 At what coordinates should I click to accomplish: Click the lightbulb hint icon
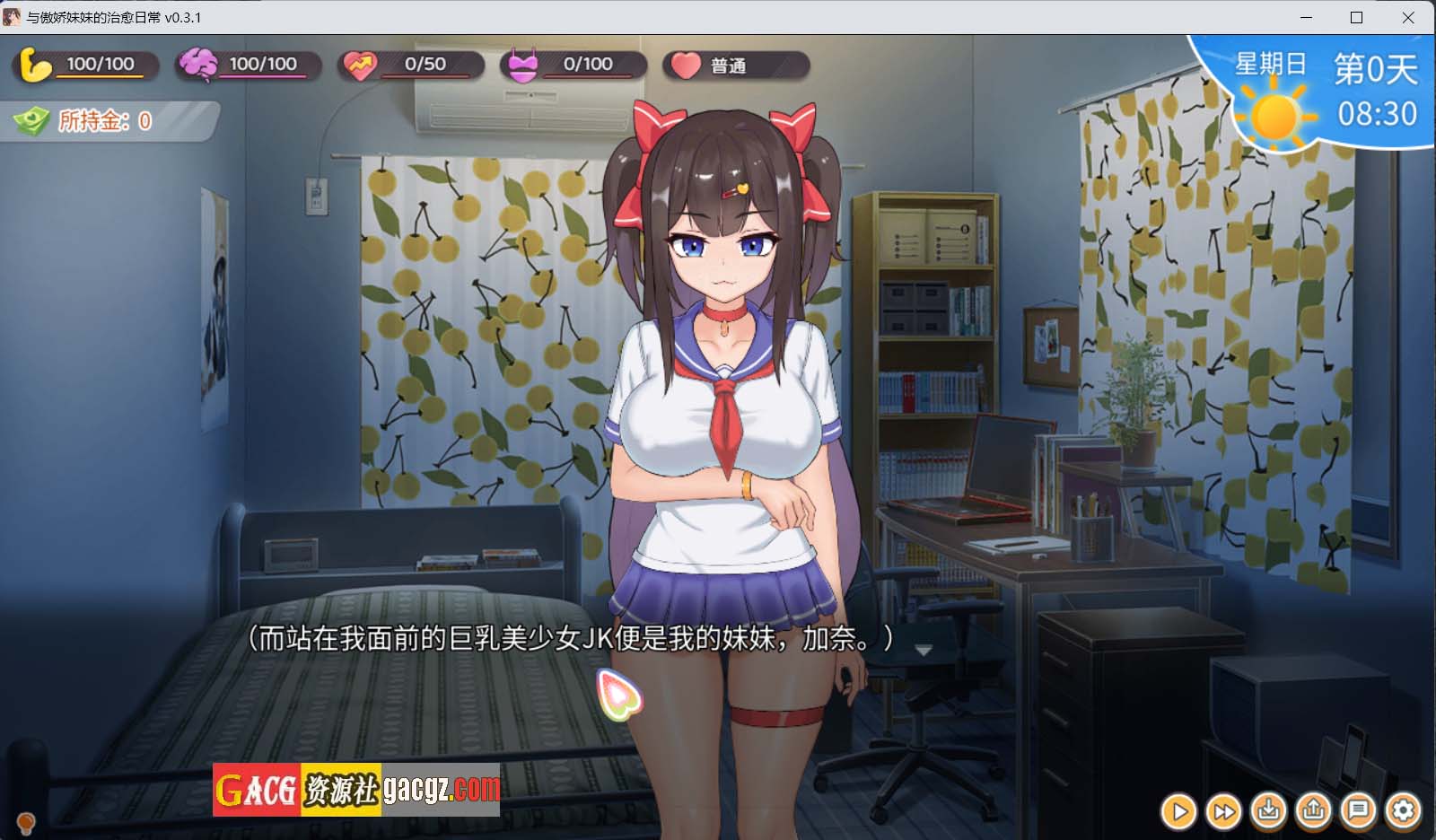point(26,821)
